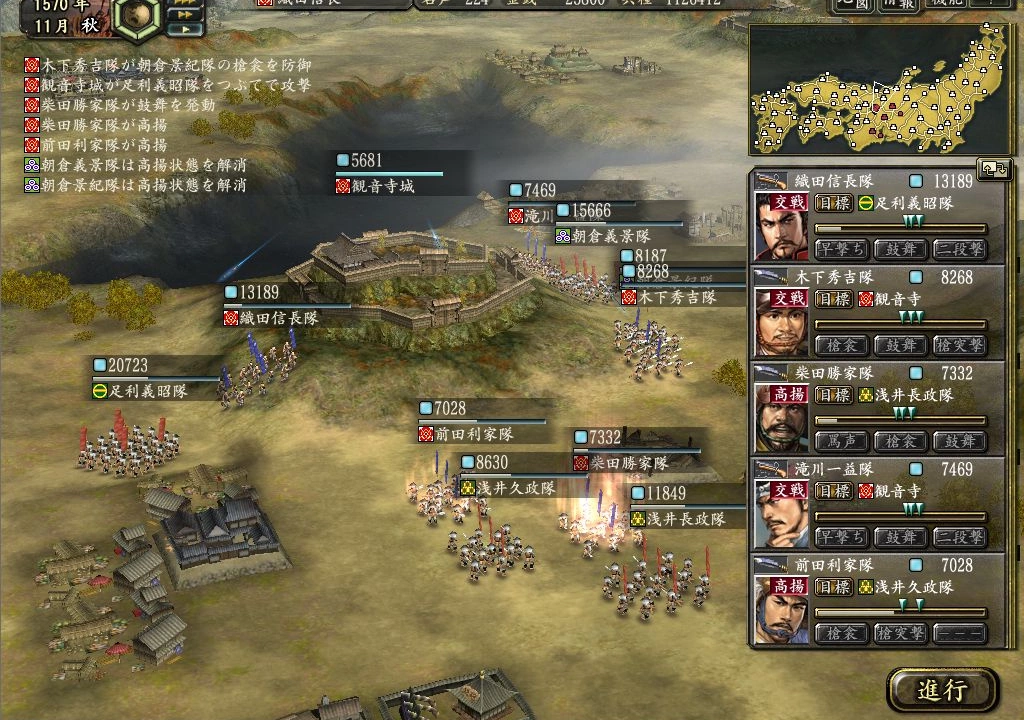Click the 進行 proceed button
The width and height of the screenshot is (1024, 720).
coord(942,690)
